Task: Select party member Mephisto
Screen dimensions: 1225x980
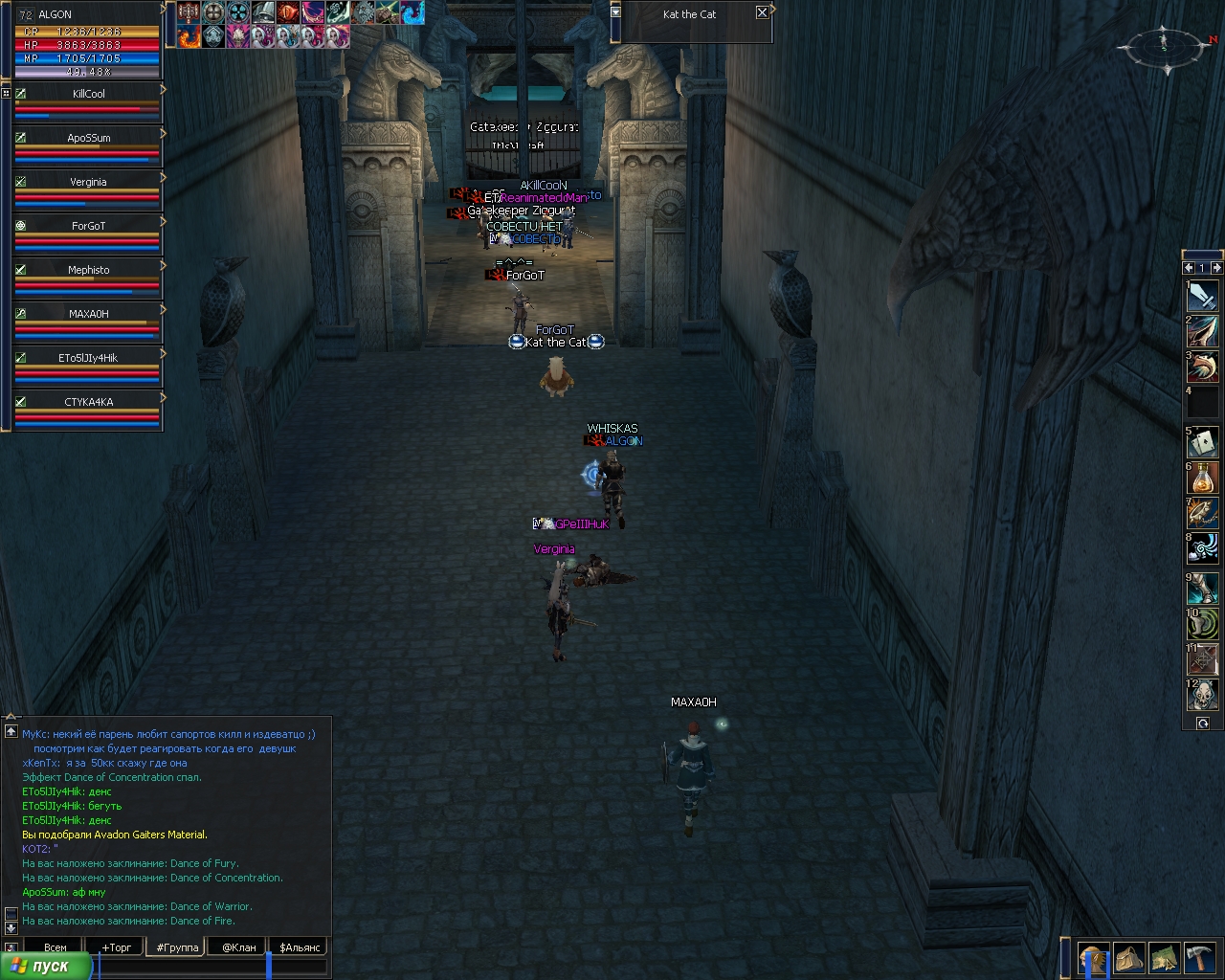Action: click(88, 270)
